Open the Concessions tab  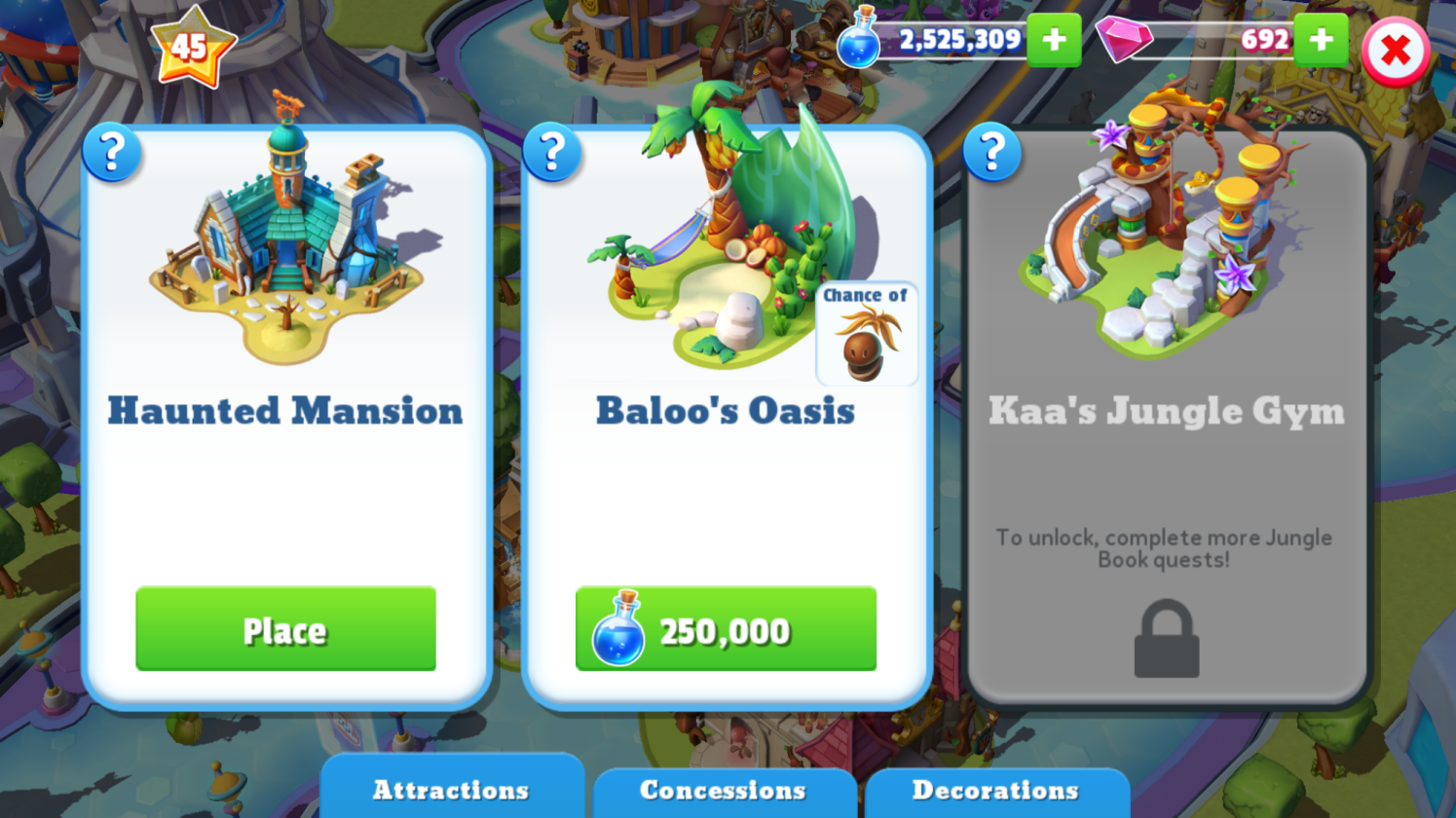pyautogui.click(x=723, y=790)
